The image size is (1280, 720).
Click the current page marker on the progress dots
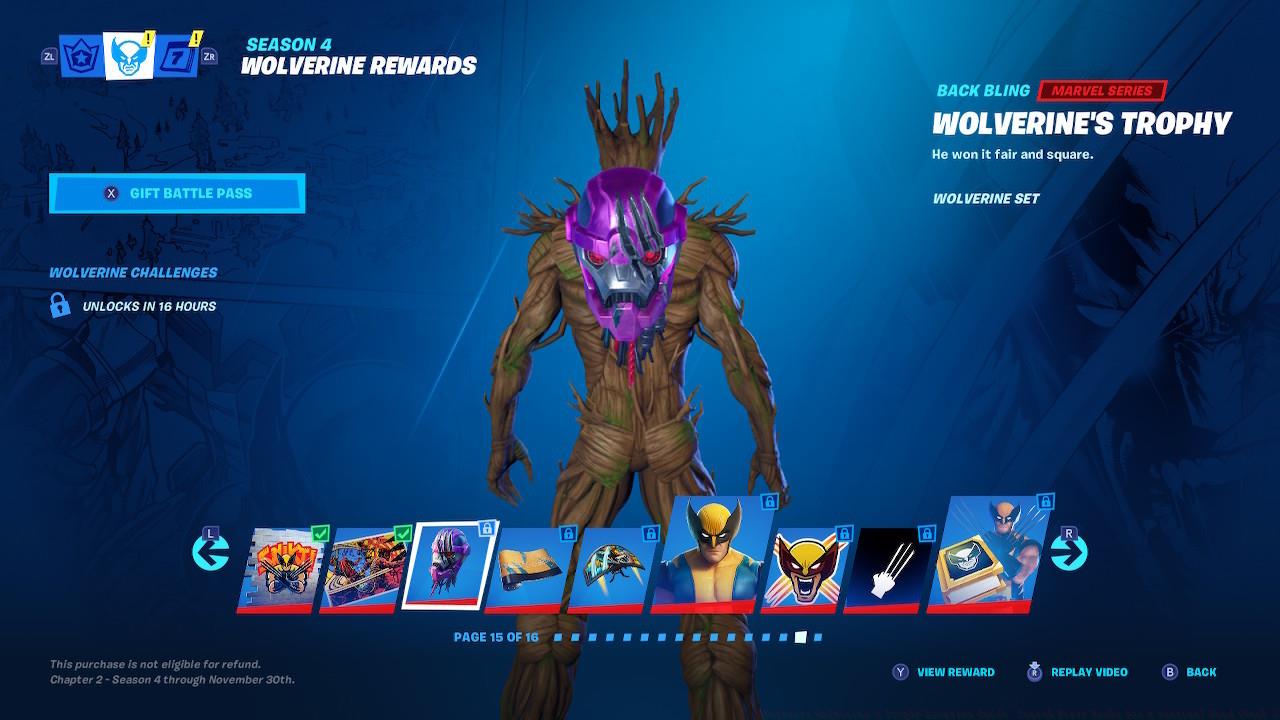(800, 638)
